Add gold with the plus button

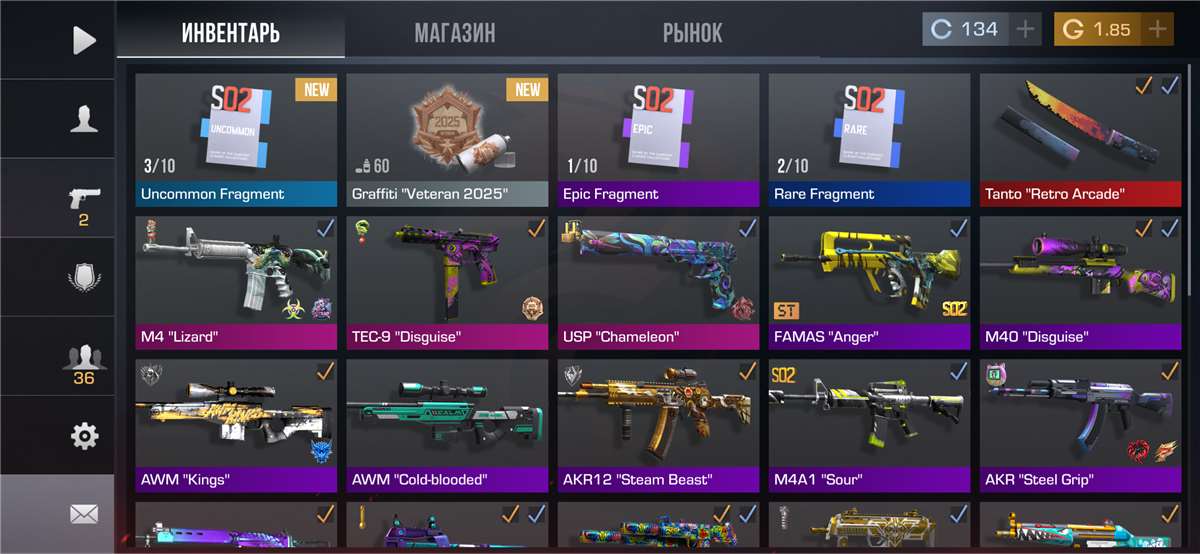tap(1157, 30)
